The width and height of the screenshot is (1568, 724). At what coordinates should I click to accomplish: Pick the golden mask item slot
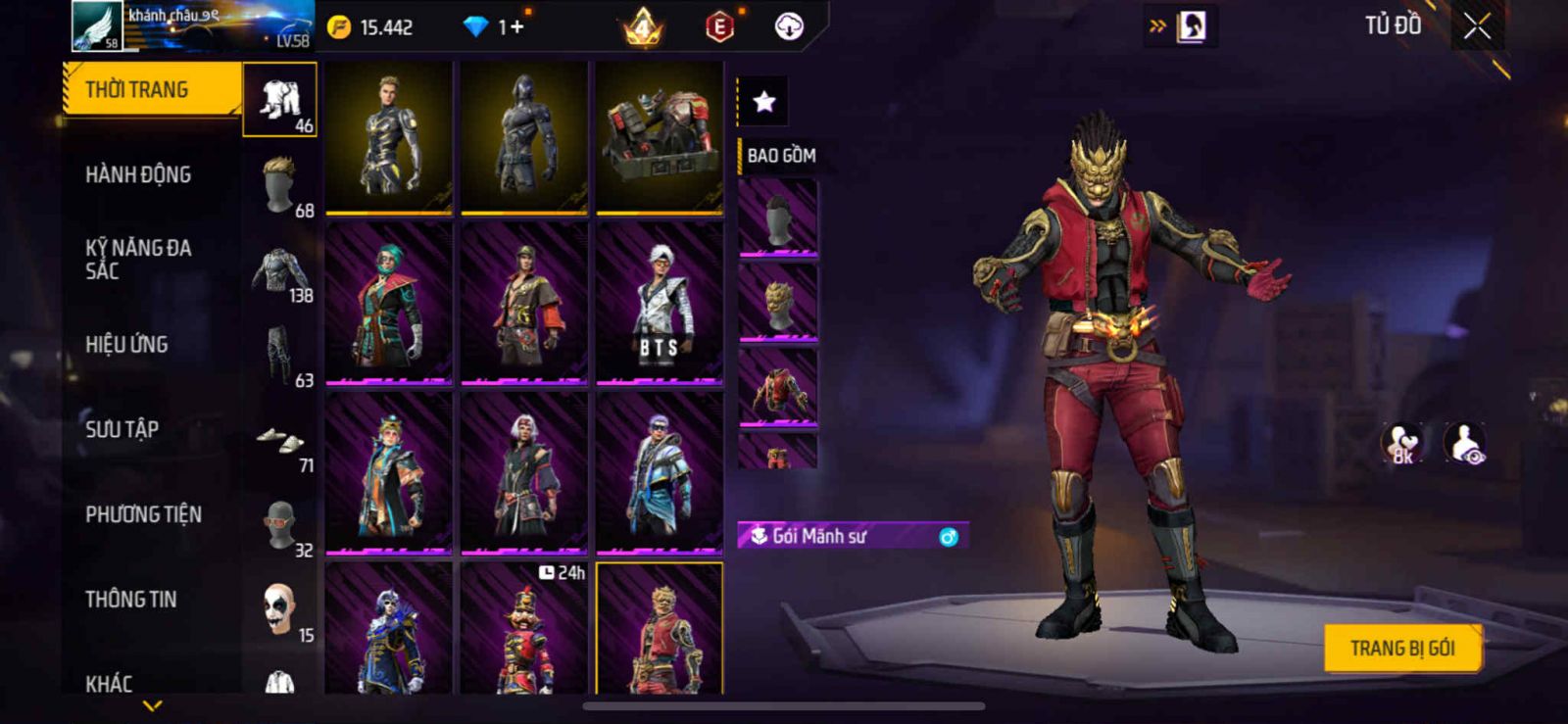pyautogui.click(x=778, y=304)
